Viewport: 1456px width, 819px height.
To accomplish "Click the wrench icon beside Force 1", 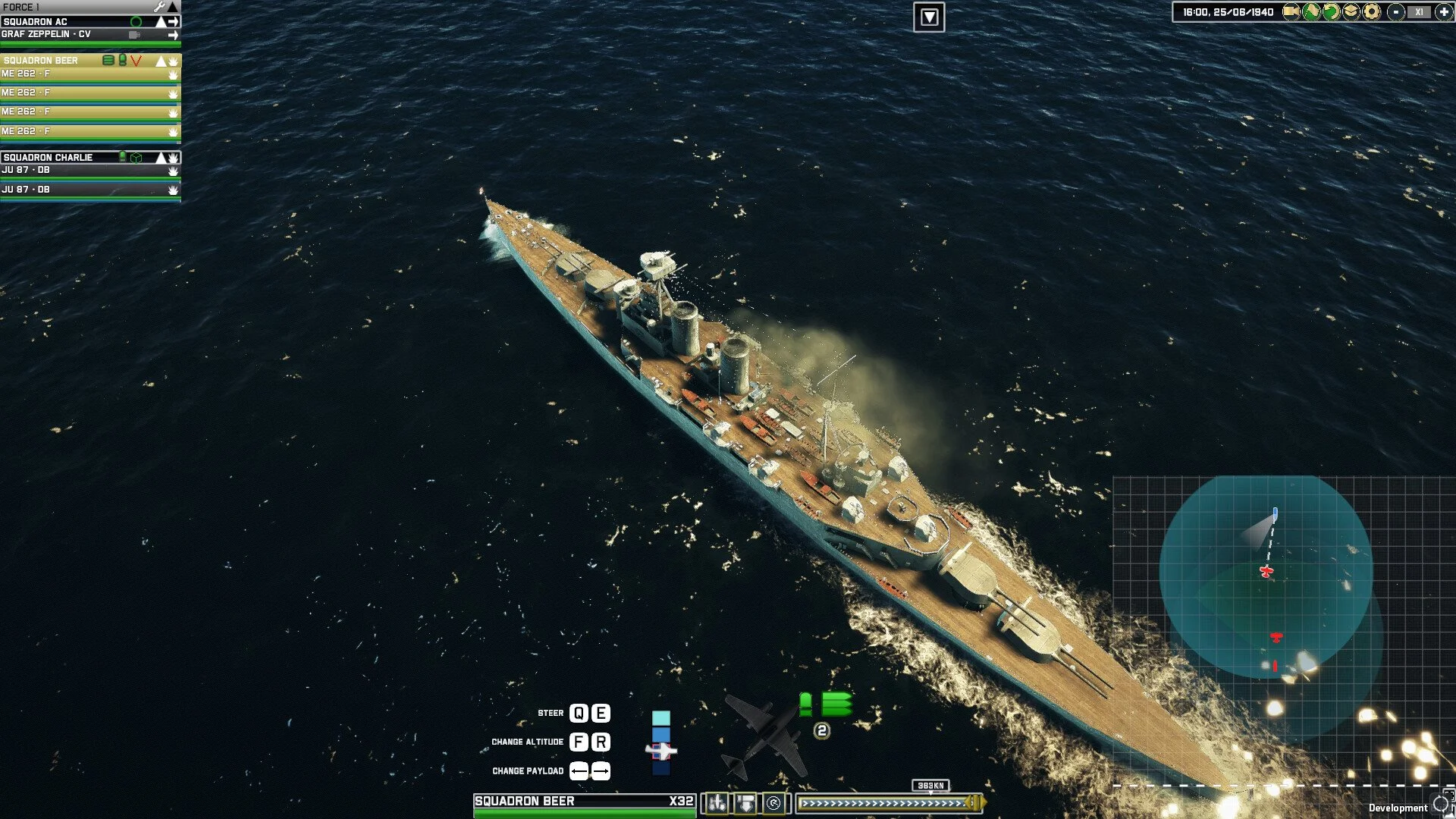I will (x=159, y=7).
